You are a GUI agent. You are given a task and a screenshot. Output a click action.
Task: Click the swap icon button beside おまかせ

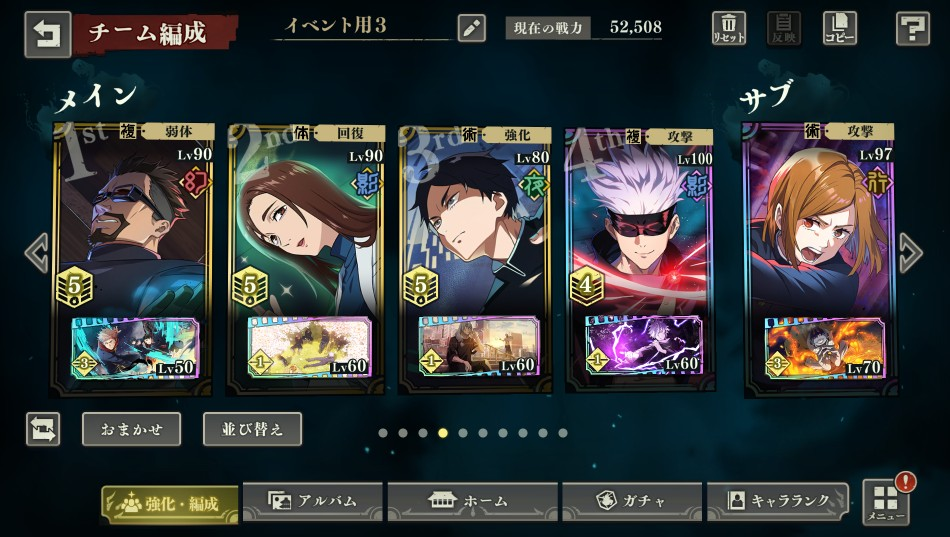pyautogui.click(x=43, y=429)
